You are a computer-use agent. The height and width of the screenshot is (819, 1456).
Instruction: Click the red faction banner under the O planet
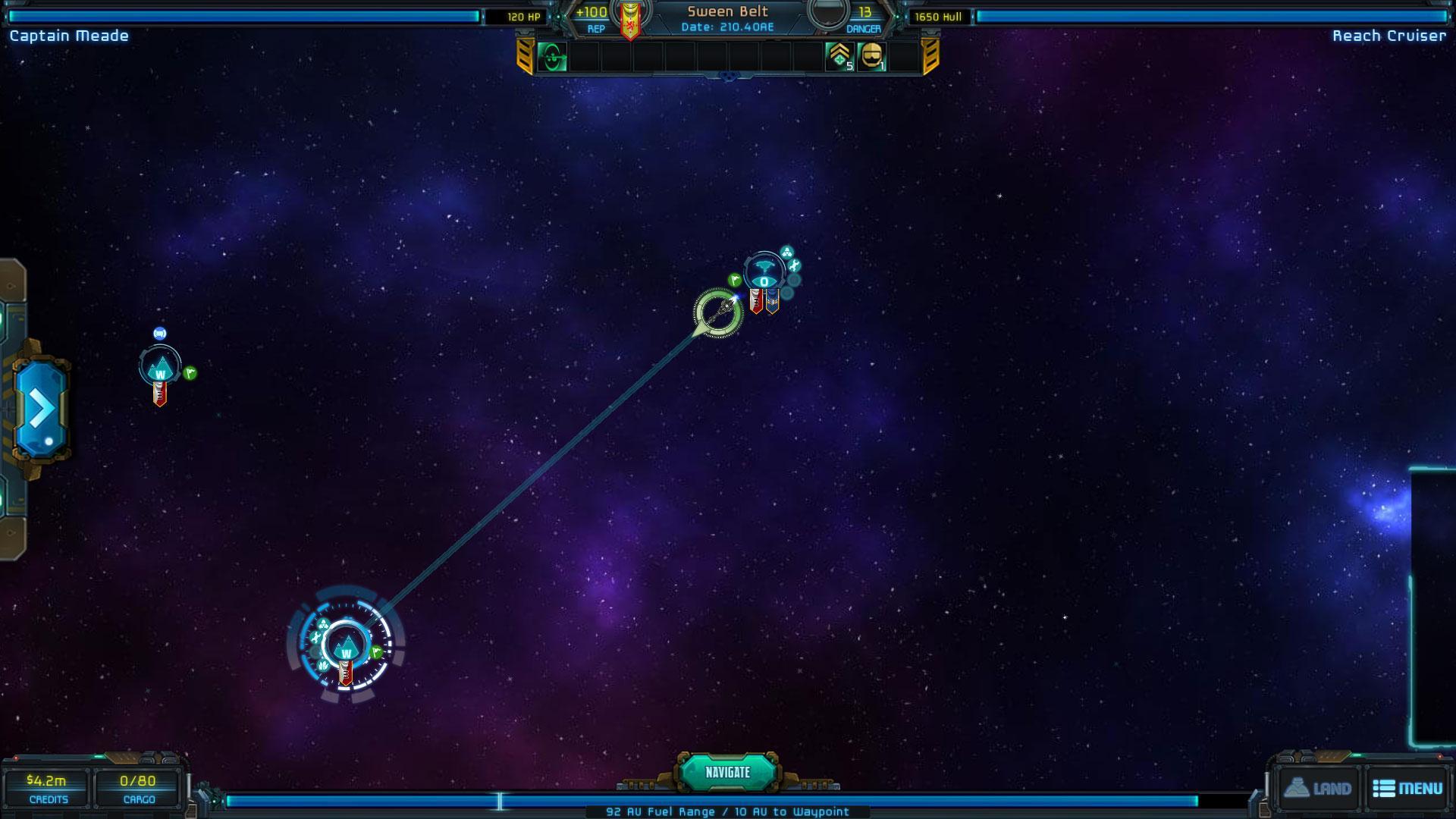(757, 301)
